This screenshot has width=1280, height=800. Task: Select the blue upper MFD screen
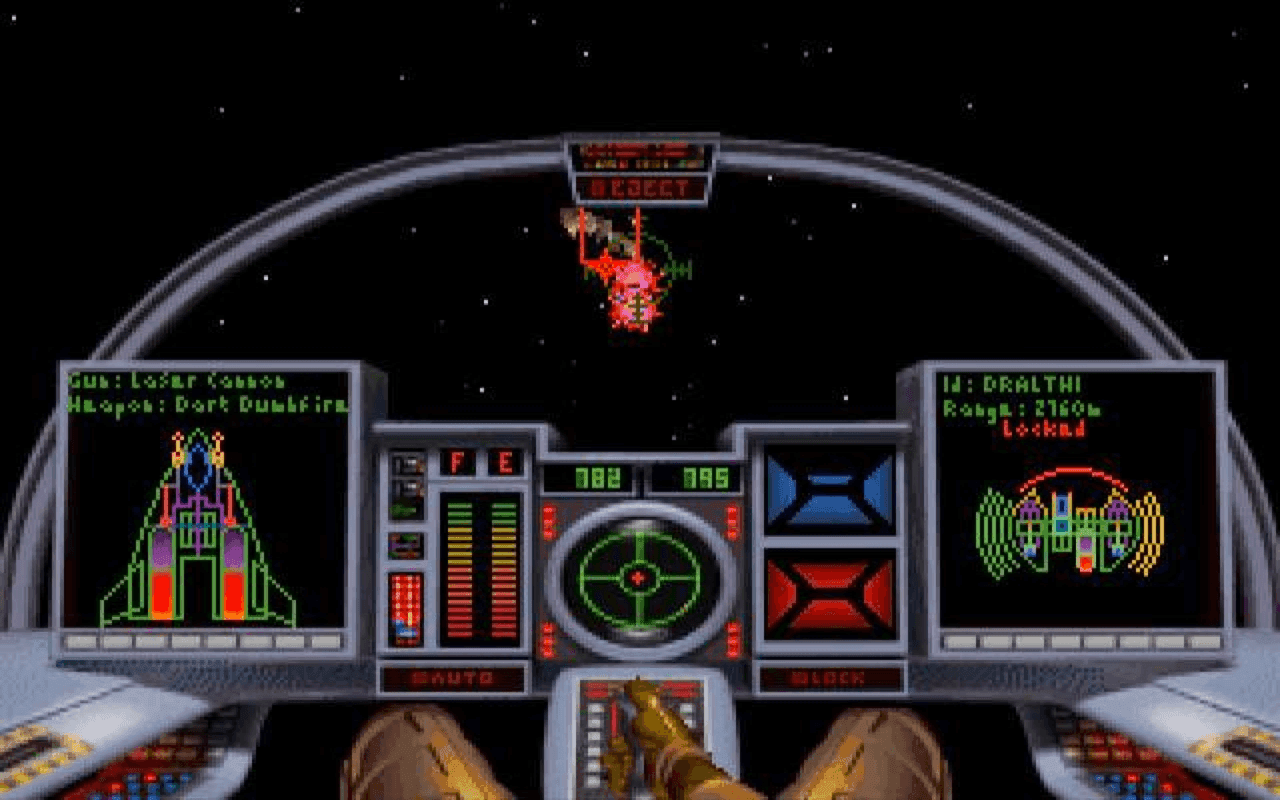[x=830, y=490]
